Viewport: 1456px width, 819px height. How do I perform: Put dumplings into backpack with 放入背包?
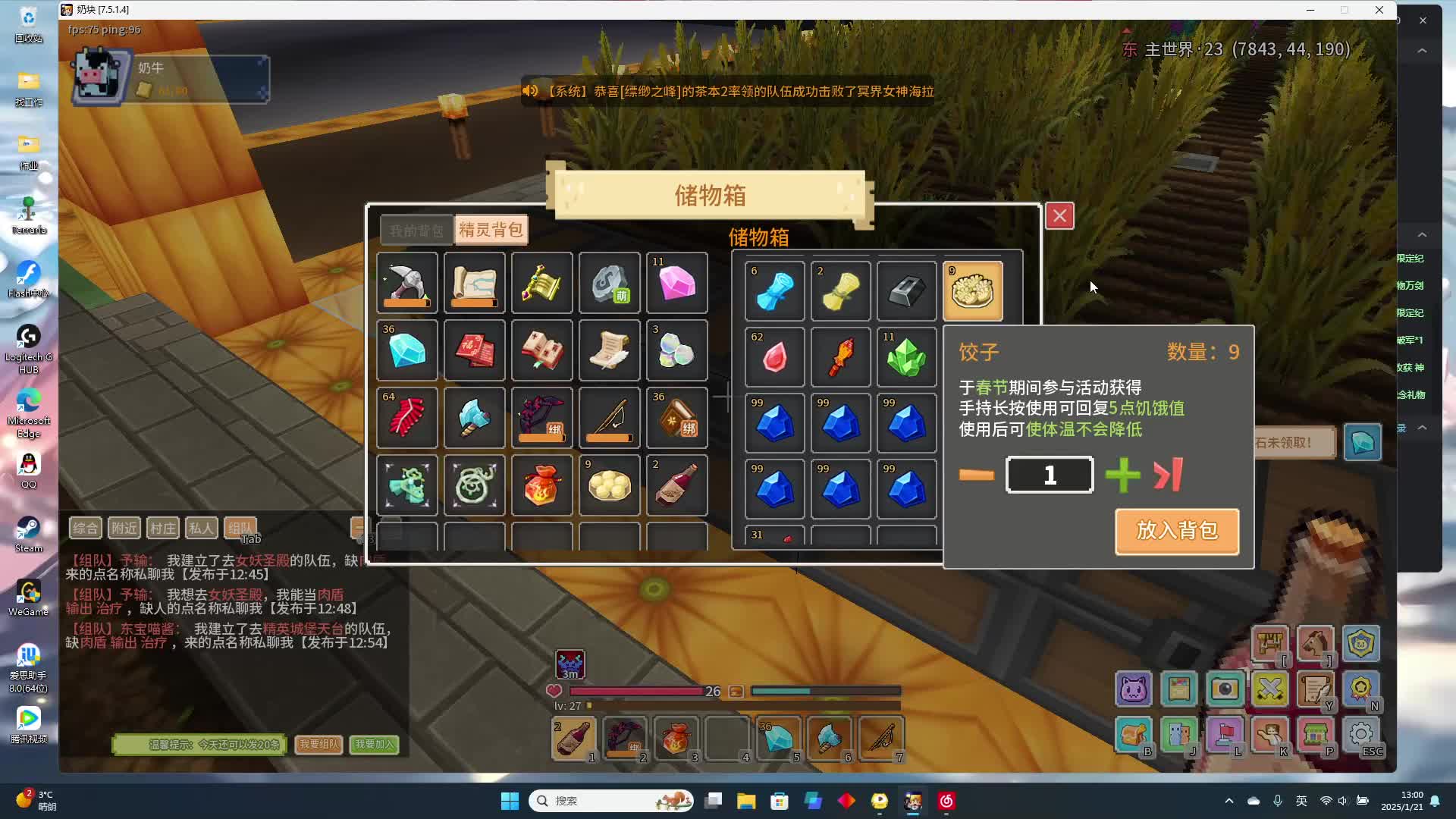tap(1177, 531)
